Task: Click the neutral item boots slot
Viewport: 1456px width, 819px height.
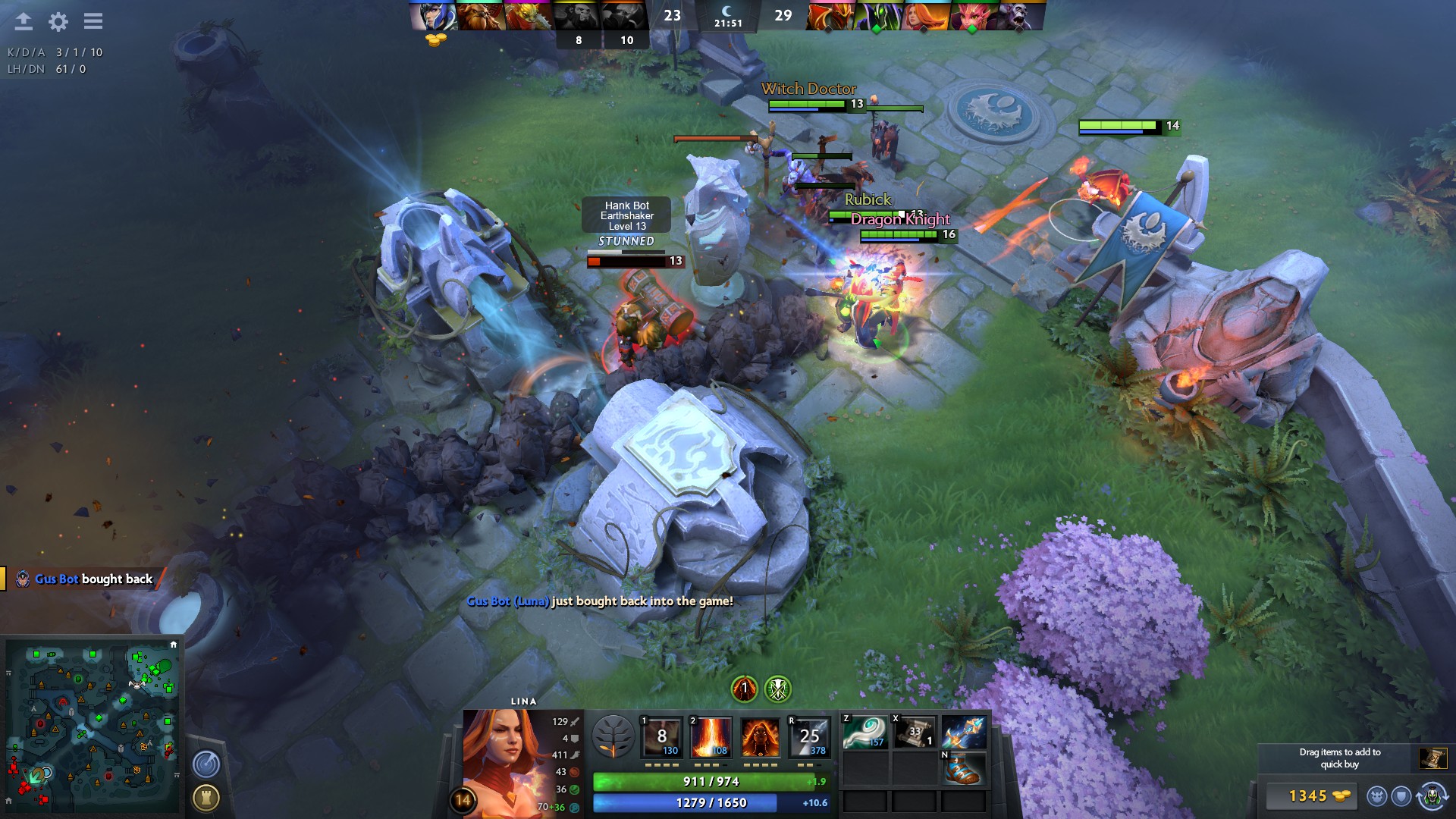Action: (964, 769)
